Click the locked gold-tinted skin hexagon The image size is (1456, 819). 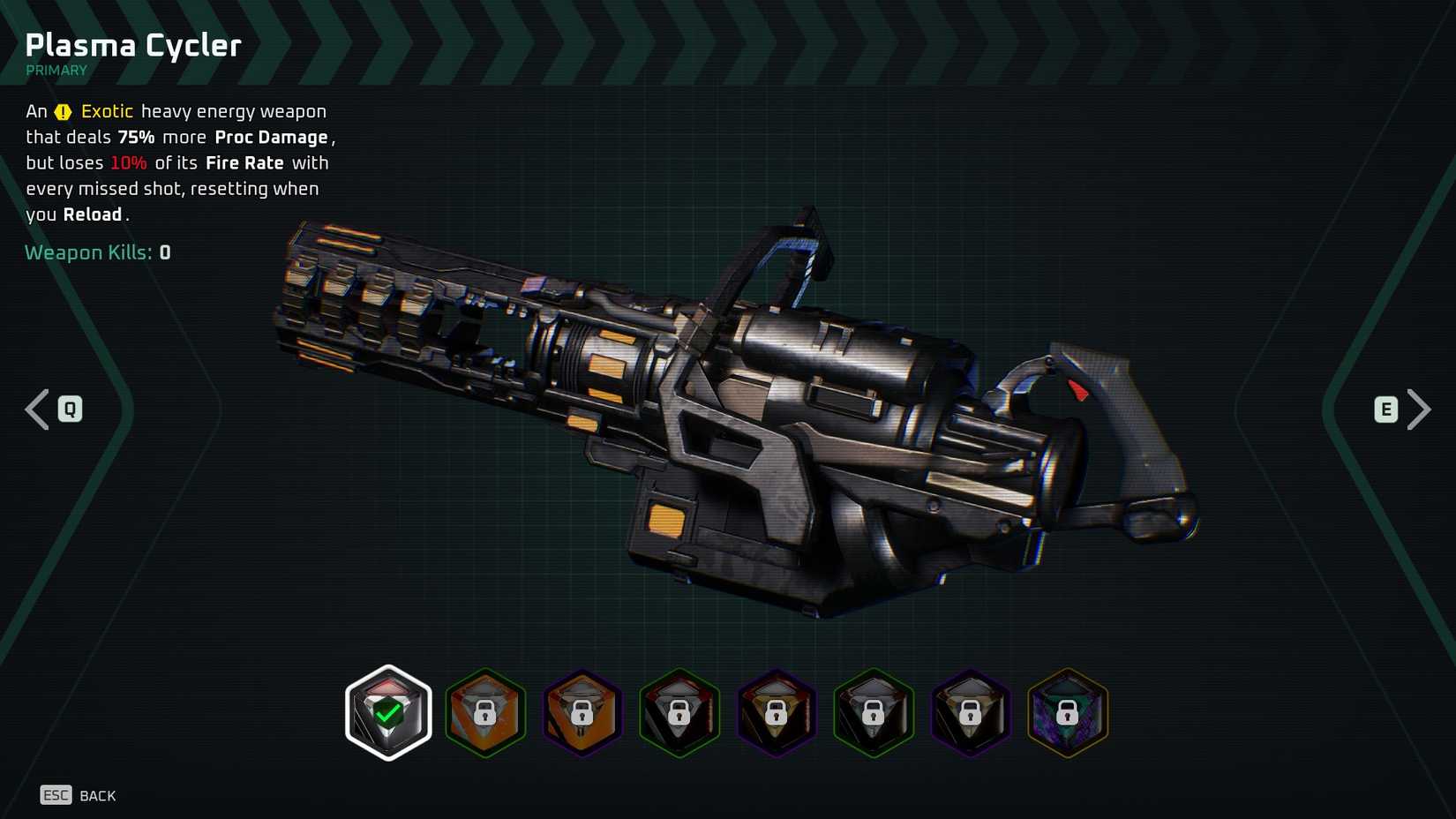pos(776,713)
